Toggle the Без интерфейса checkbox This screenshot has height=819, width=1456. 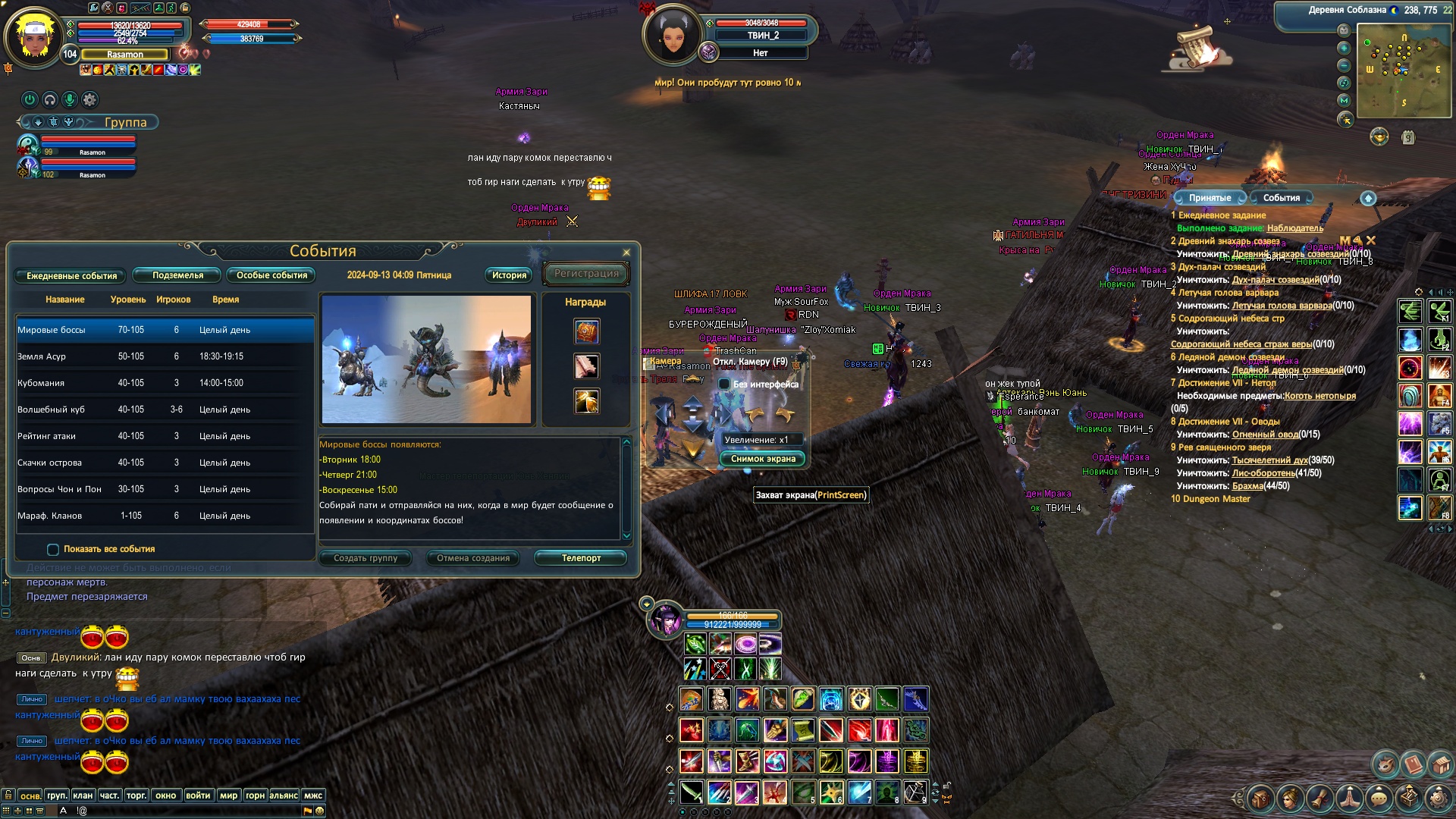[x=724, y=384]
